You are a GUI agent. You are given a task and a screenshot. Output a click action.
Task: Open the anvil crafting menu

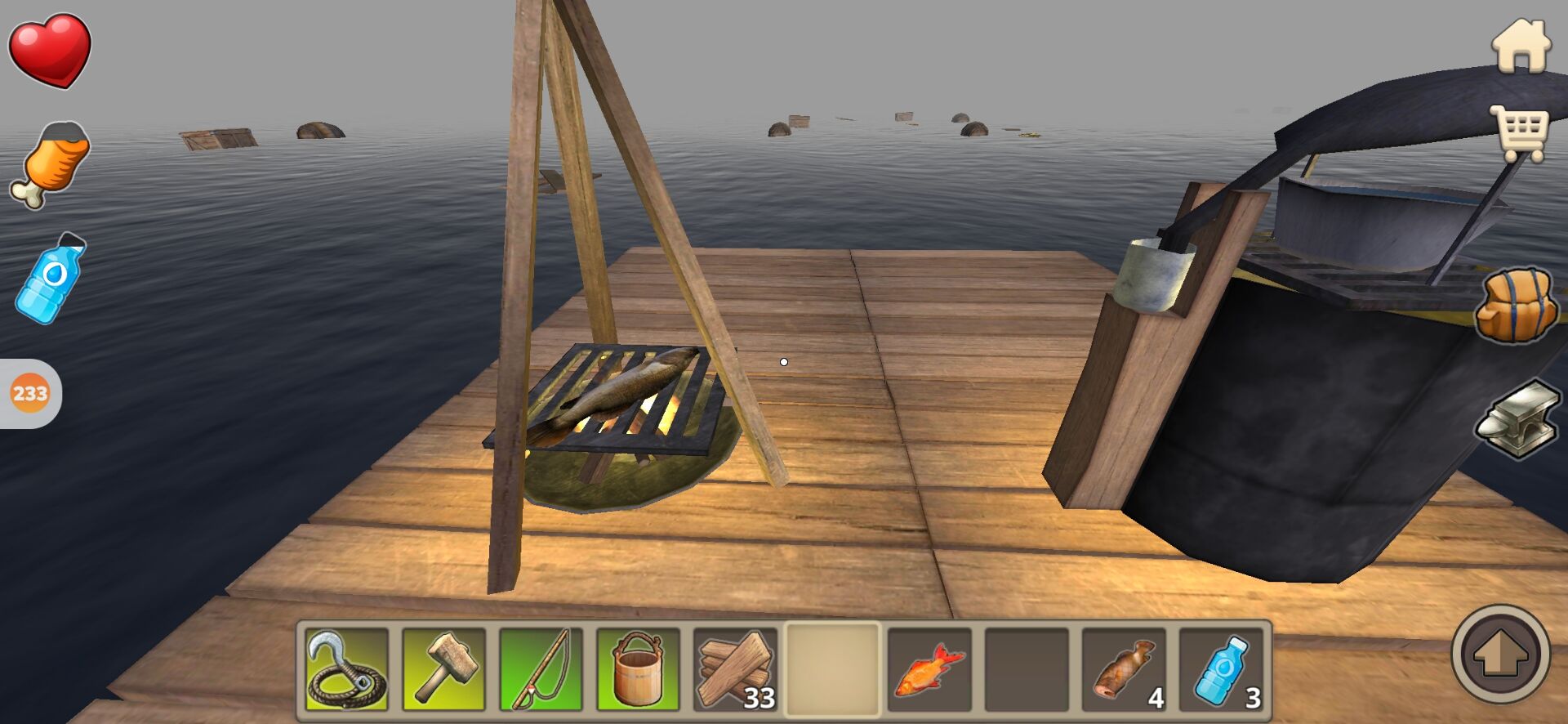tap(1518, 418)
